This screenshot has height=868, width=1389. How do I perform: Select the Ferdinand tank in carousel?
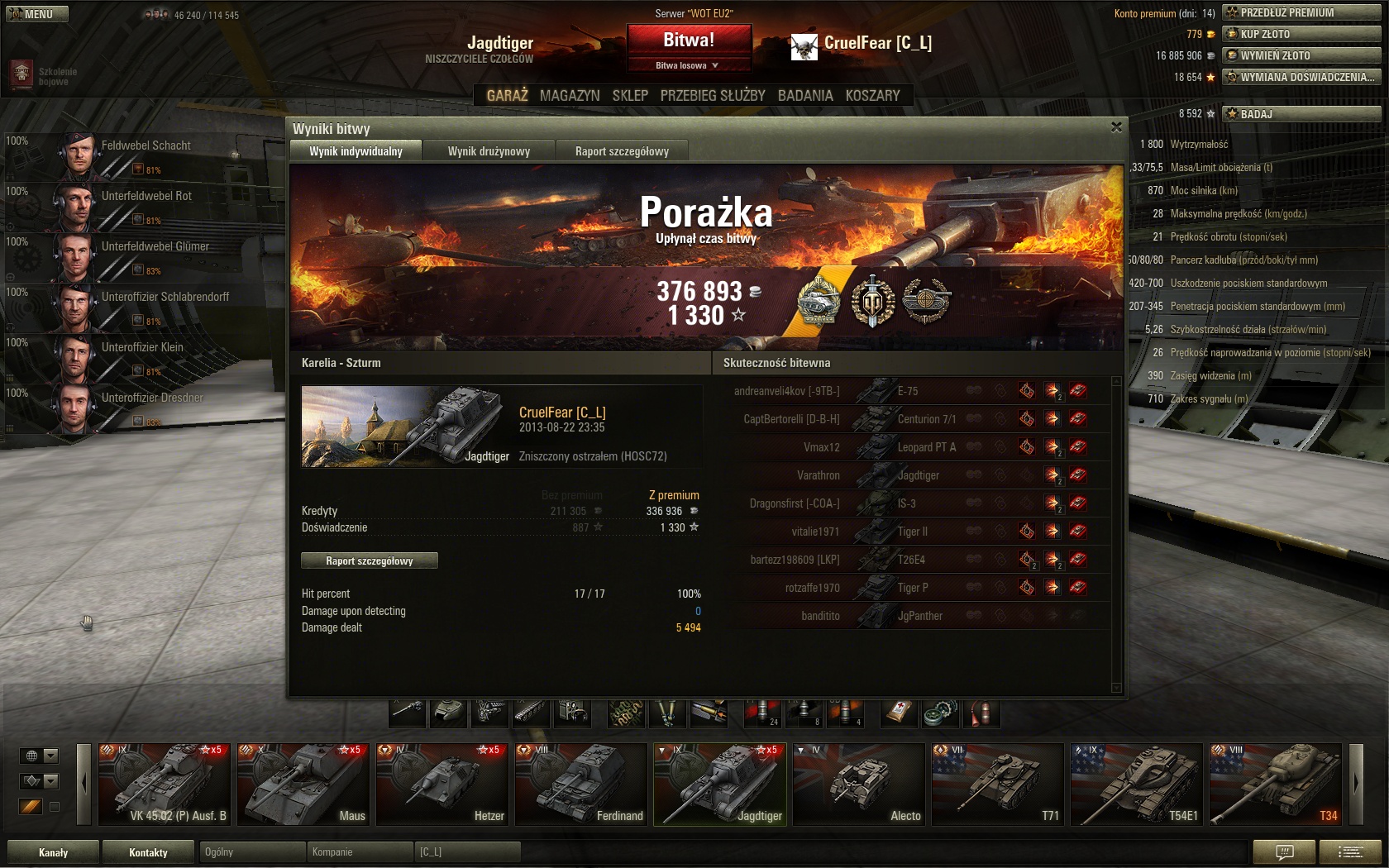point(581,785)
